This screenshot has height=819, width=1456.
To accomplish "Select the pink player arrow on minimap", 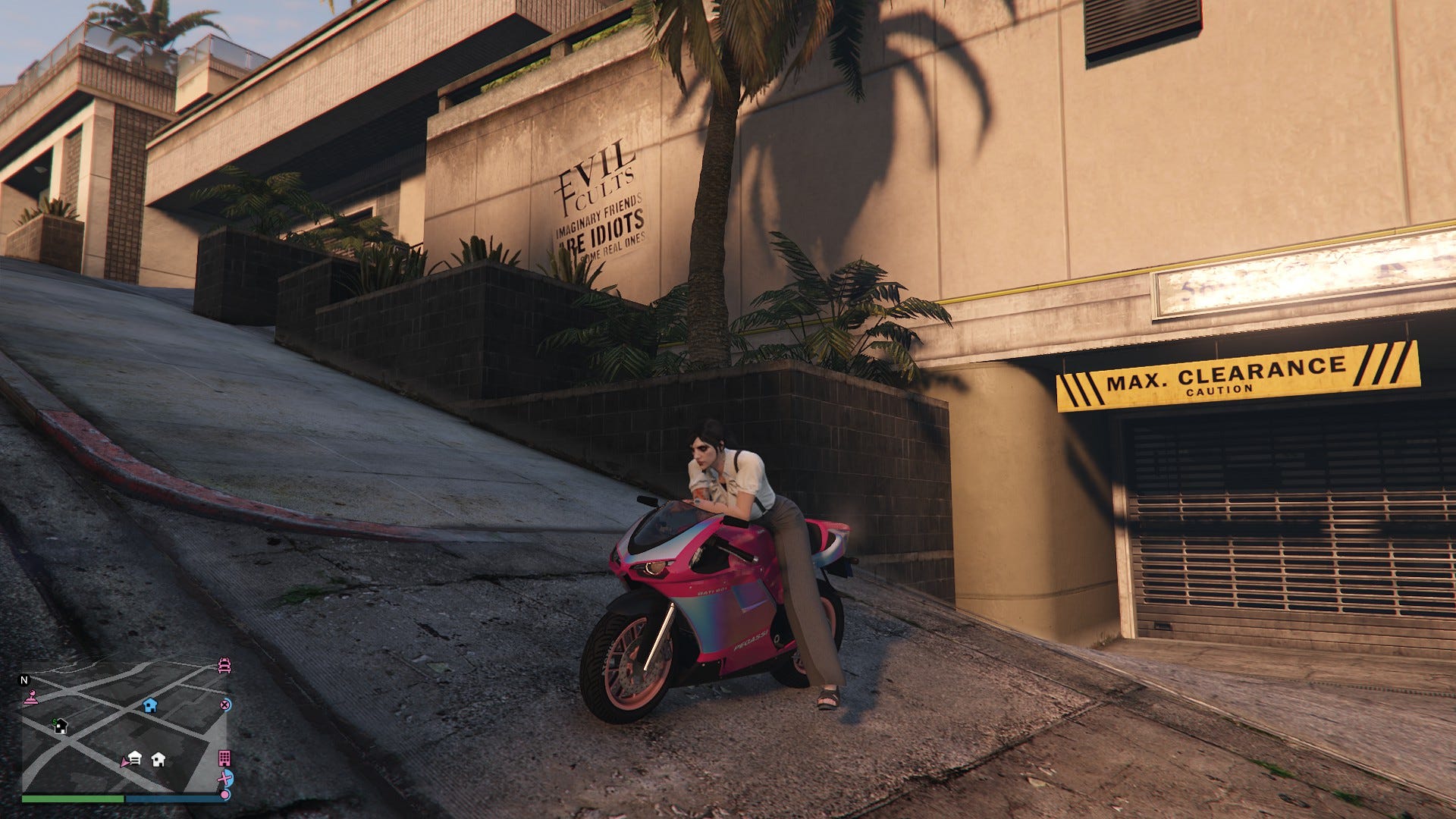I will pyautogui.click(x=124, y=761).
